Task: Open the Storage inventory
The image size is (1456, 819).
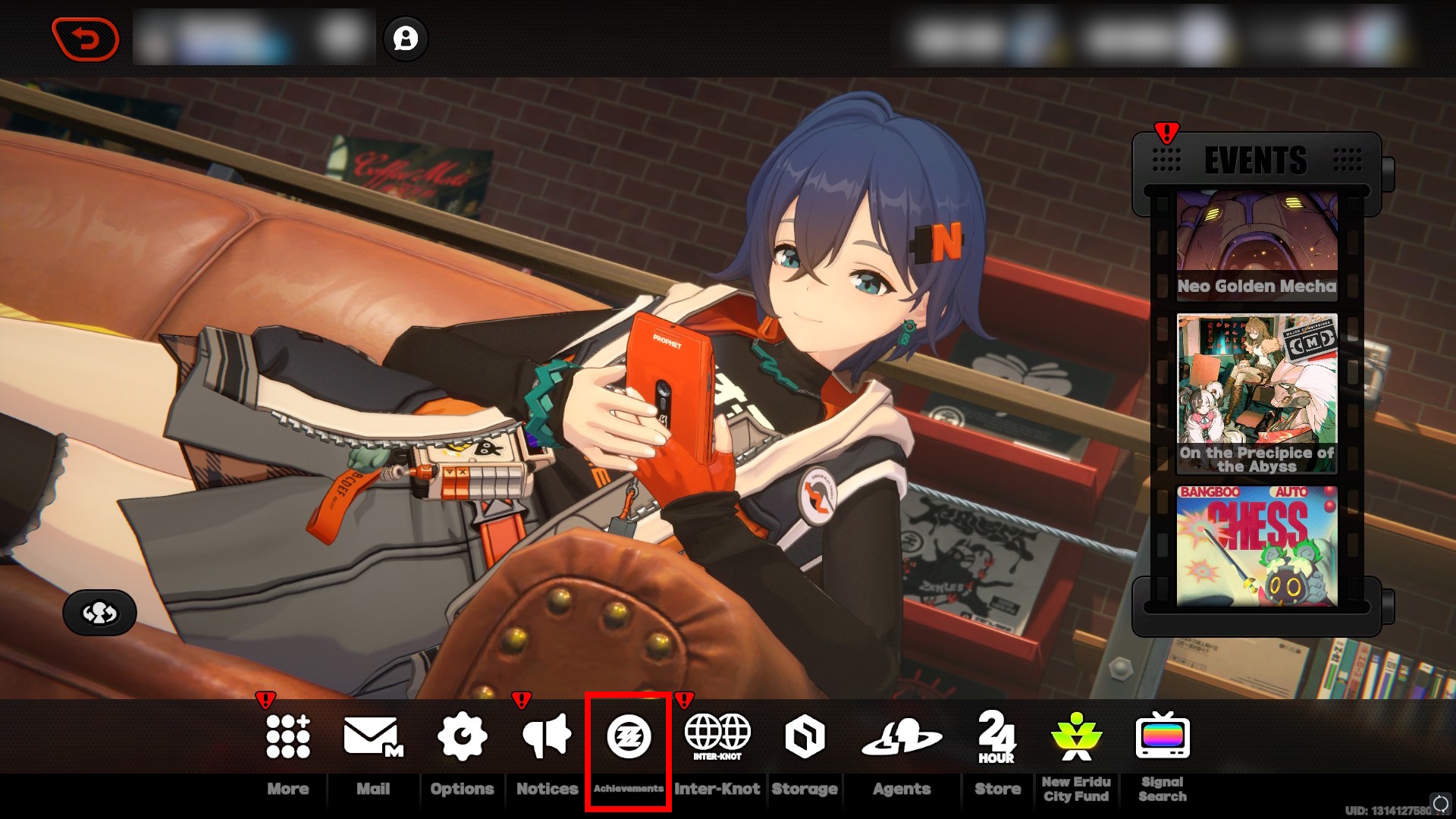Action: coord(805,736)
